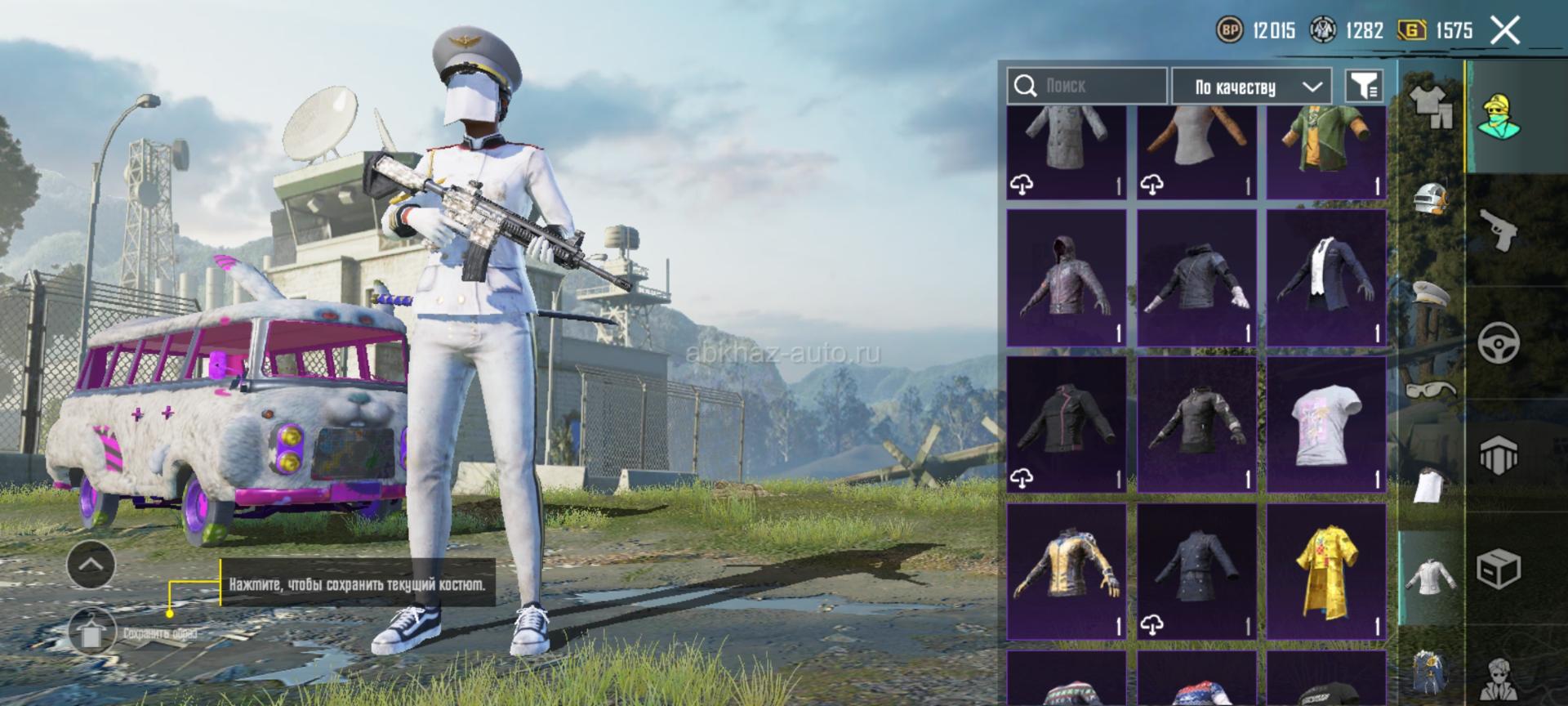Switch to the pistol weapons tab
This screenshot has height=706, width=1568.
point(1499,229)
